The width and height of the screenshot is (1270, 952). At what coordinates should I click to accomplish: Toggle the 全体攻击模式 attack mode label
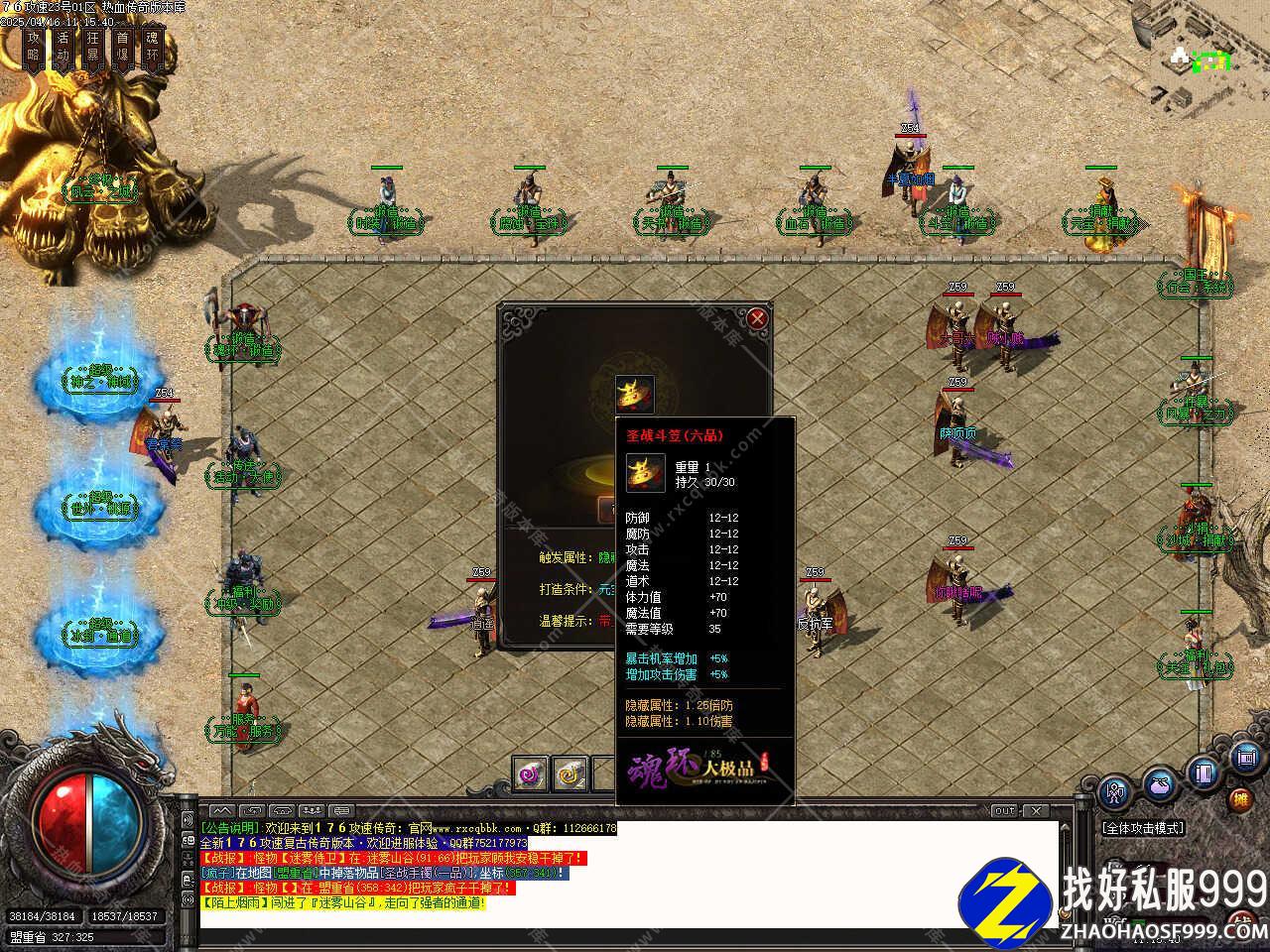1143,827
